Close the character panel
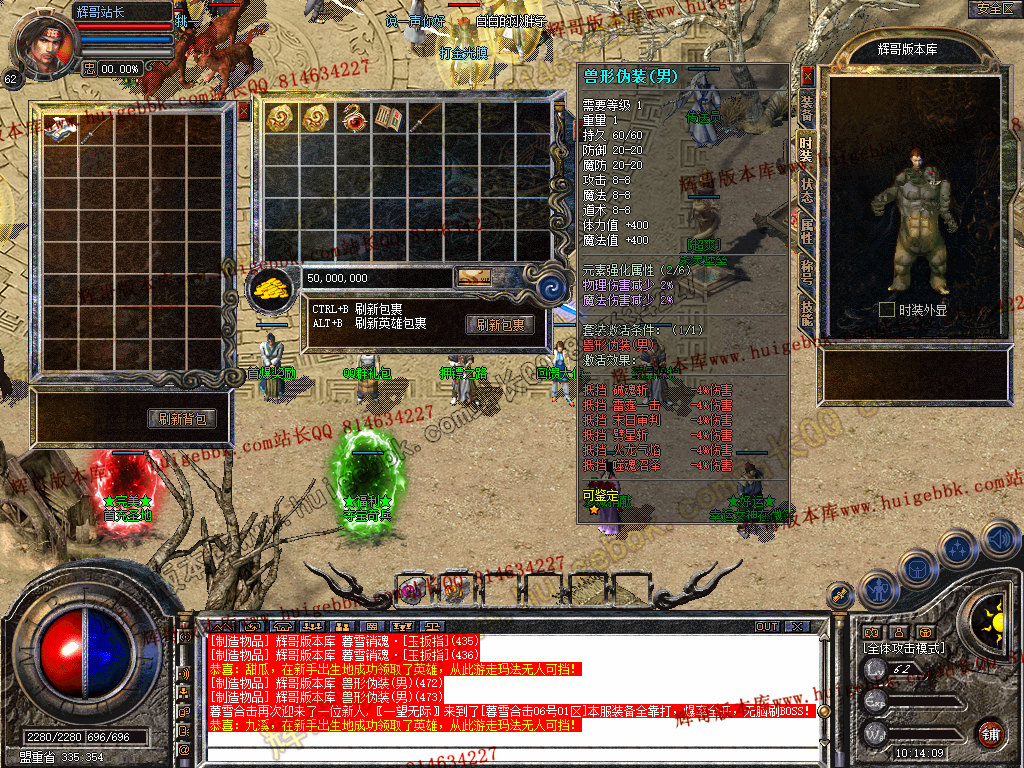 [x=808, y=76]
